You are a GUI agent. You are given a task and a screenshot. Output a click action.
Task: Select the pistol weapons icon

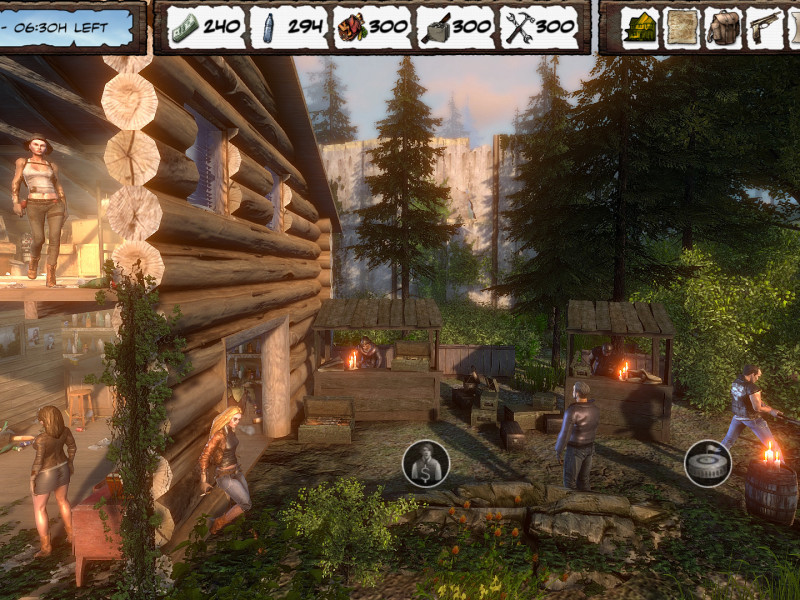click(765, 27)
